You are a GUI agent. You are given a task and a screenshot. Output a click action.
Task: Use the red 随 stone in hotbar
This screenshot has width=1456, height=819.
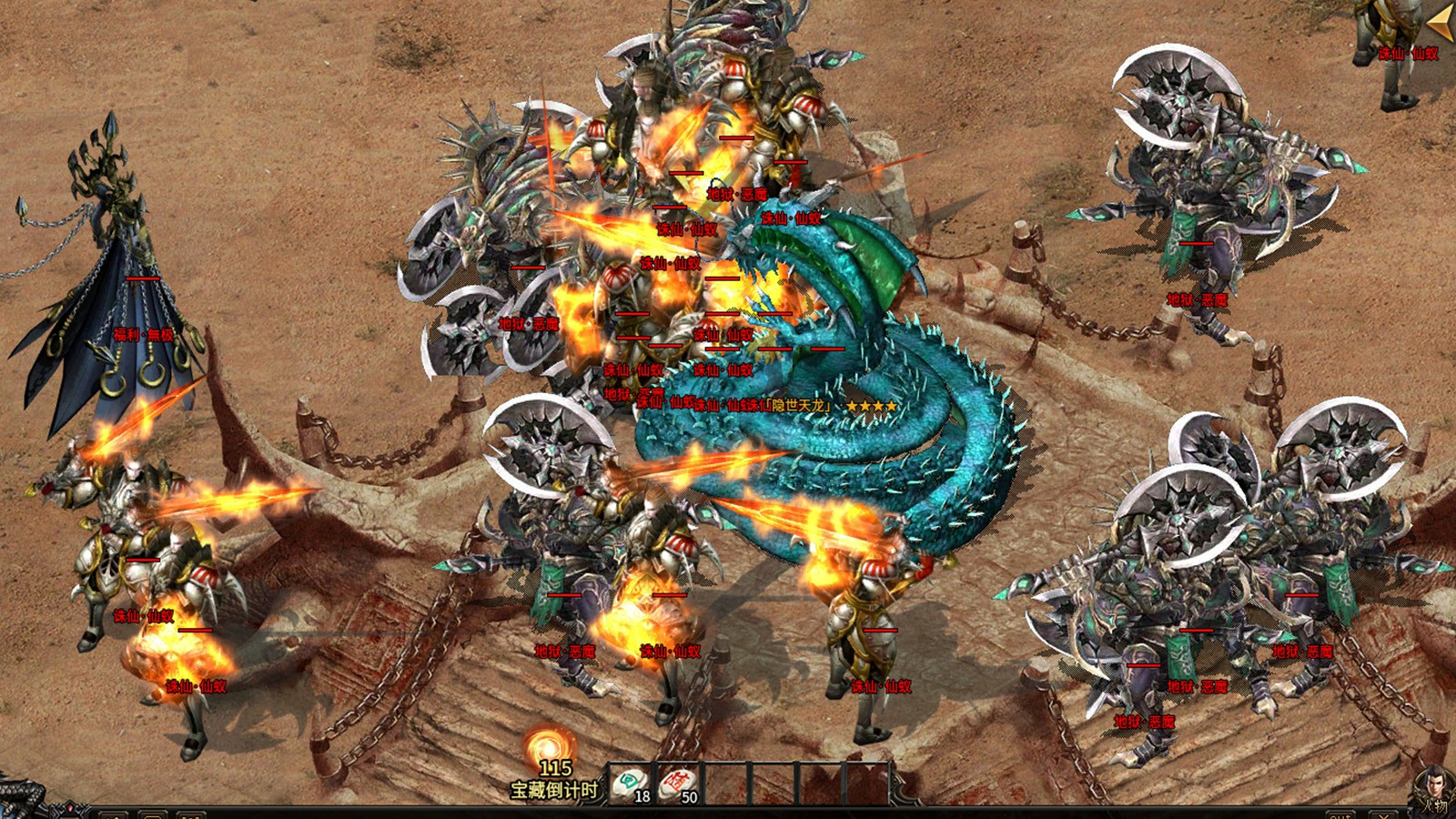tap(676, 784)
